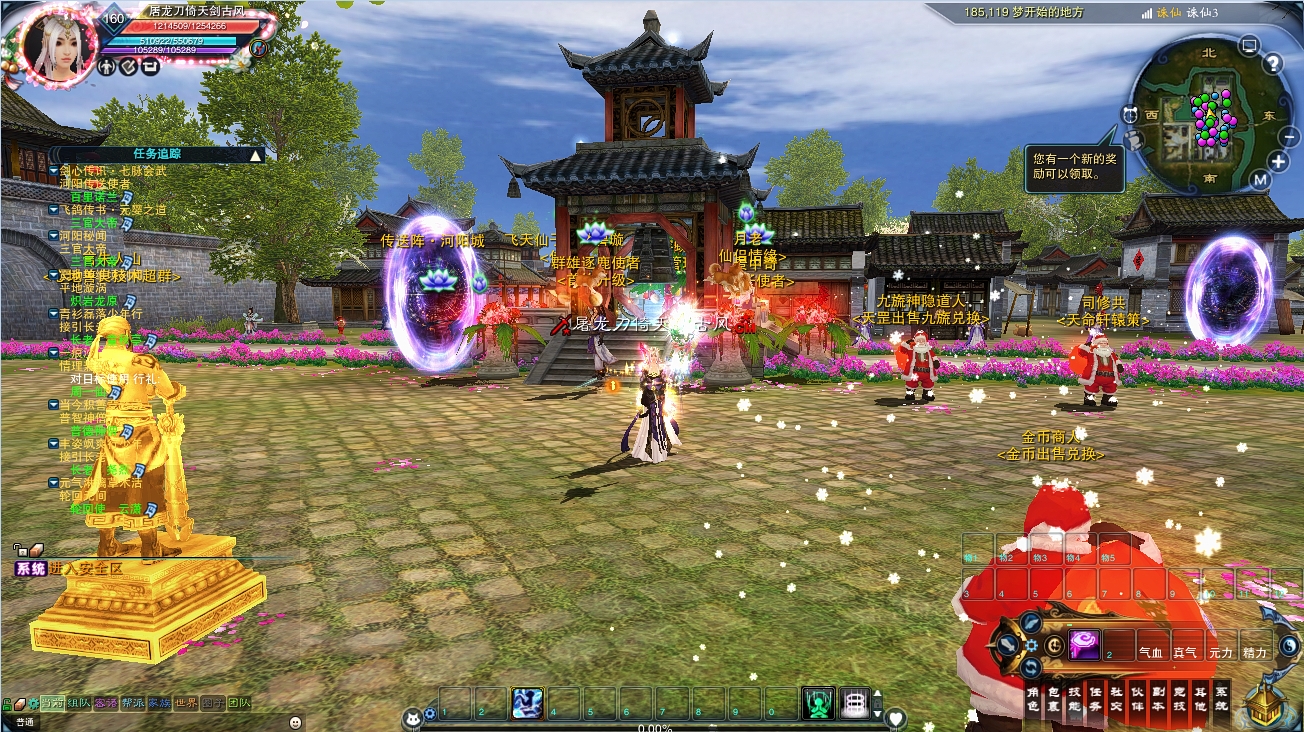Click the player portrait avatar
Image resolution: width=1304 pixels, height=732 pixels.
(x=55, y=44)
